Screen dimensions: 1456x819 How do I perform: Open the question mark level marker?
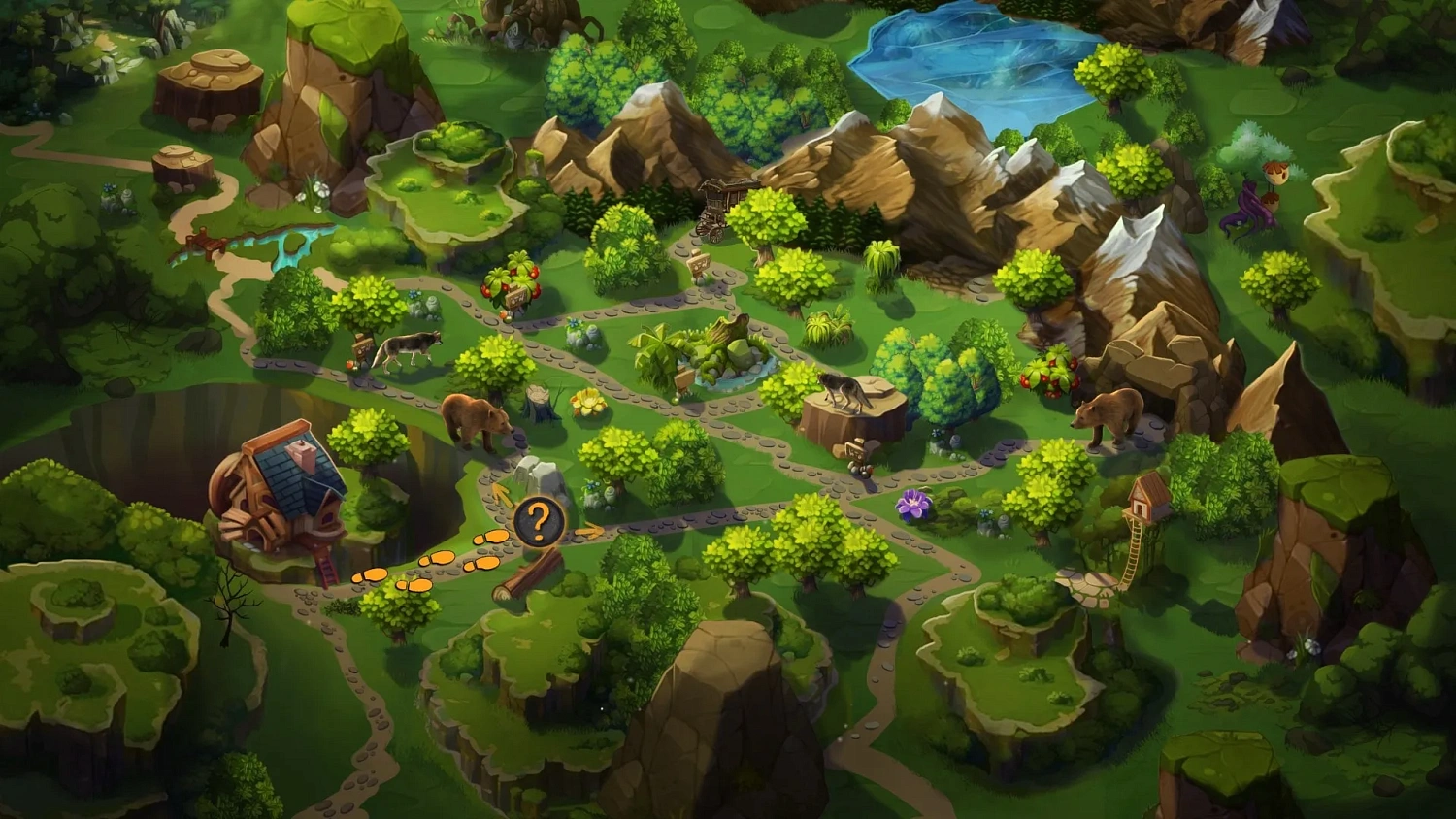541,521
